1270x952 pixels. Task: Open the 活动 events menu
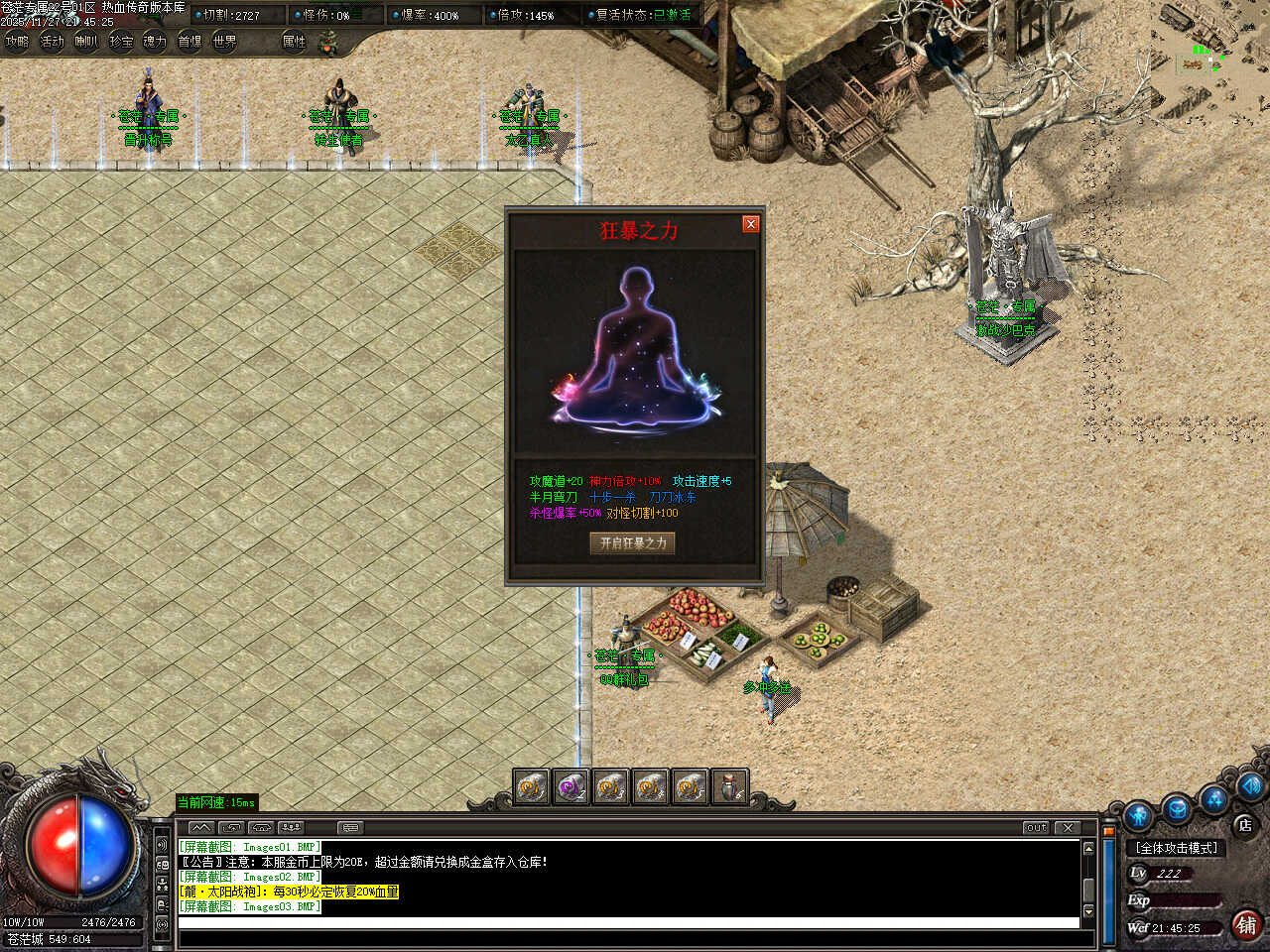click(x=52, y=42)
